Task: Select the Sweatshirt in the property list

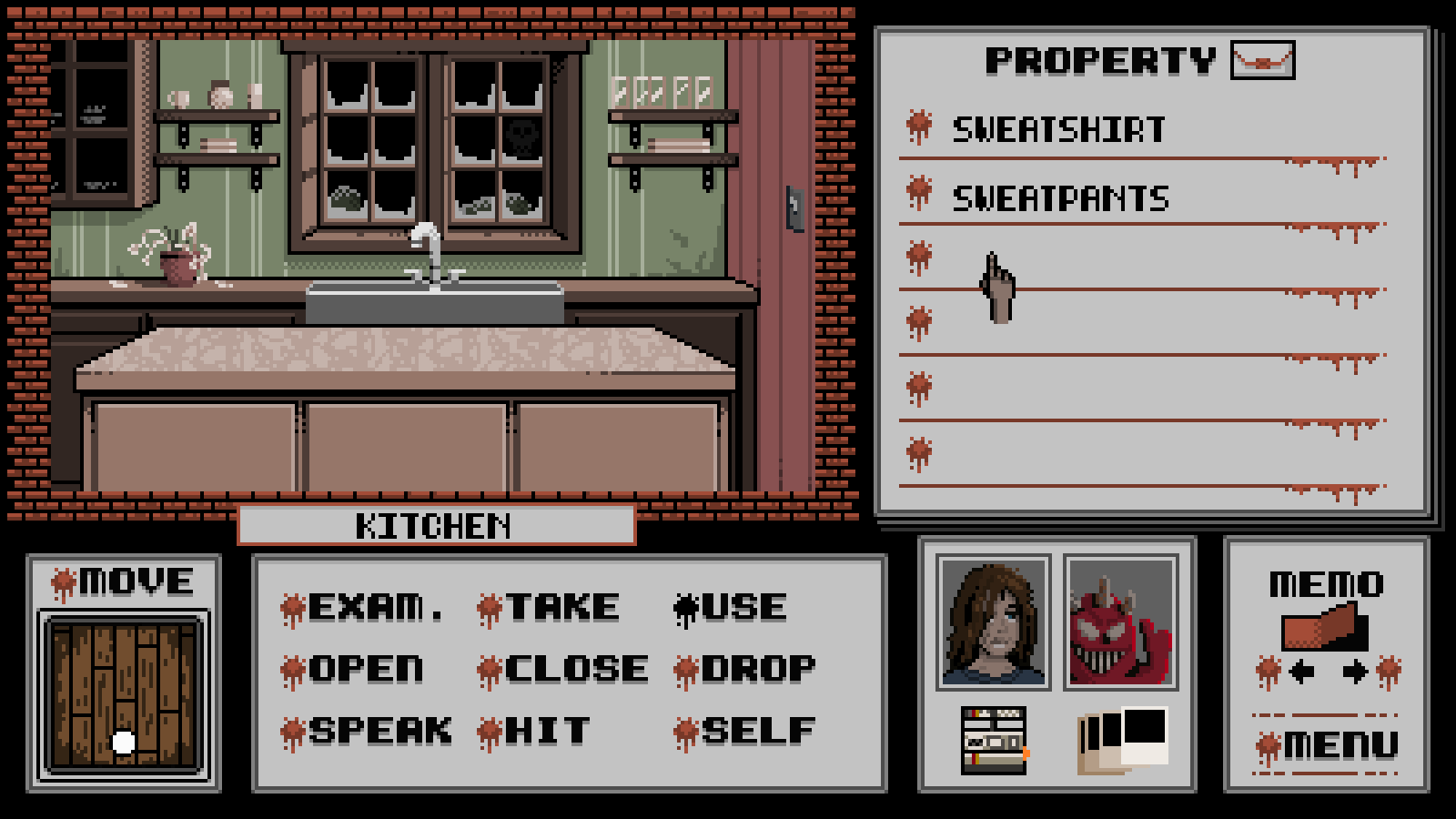Action: pos(1058,130)
